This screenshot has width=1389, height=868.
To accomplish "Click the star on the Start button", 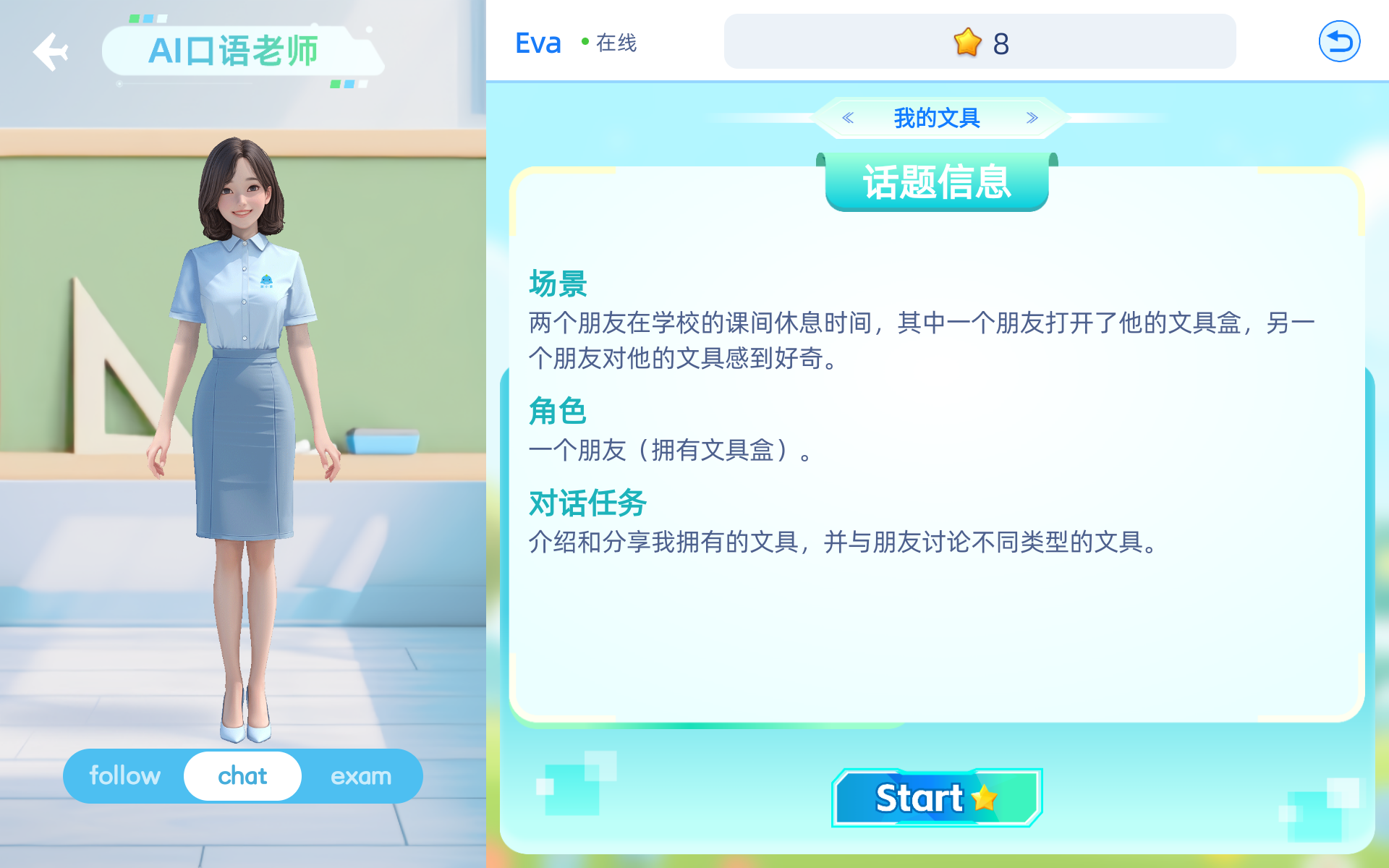I will pos(982,799).
